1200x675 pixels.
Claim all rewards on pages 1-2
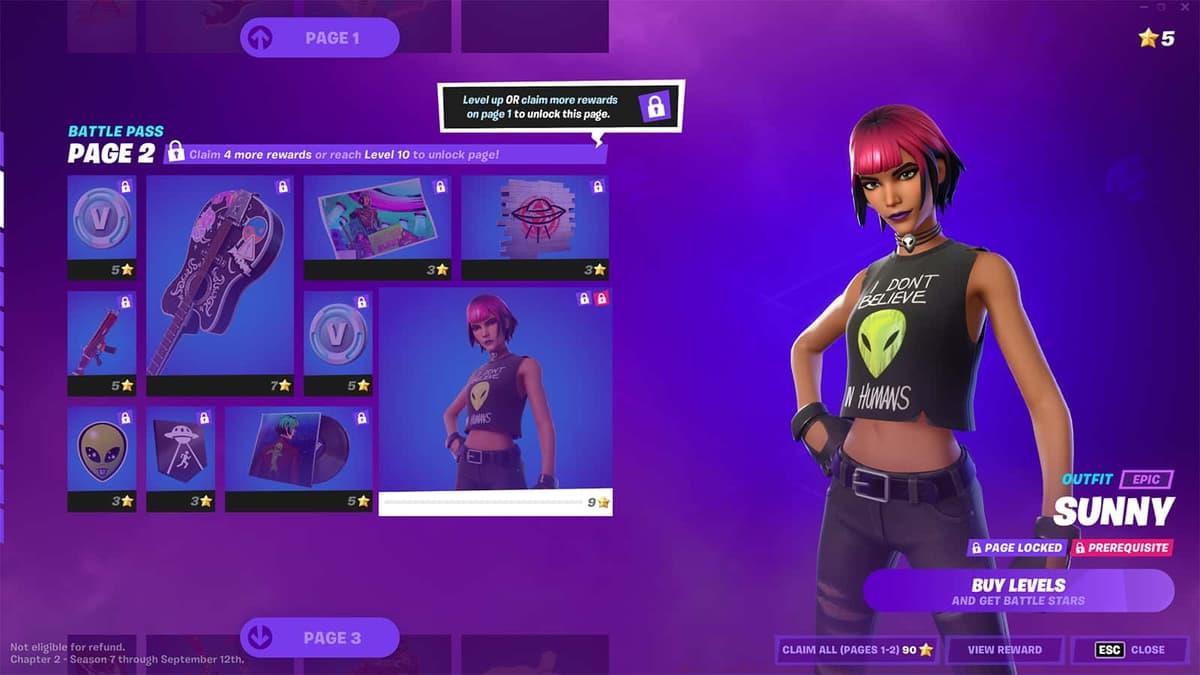[857, 650]
